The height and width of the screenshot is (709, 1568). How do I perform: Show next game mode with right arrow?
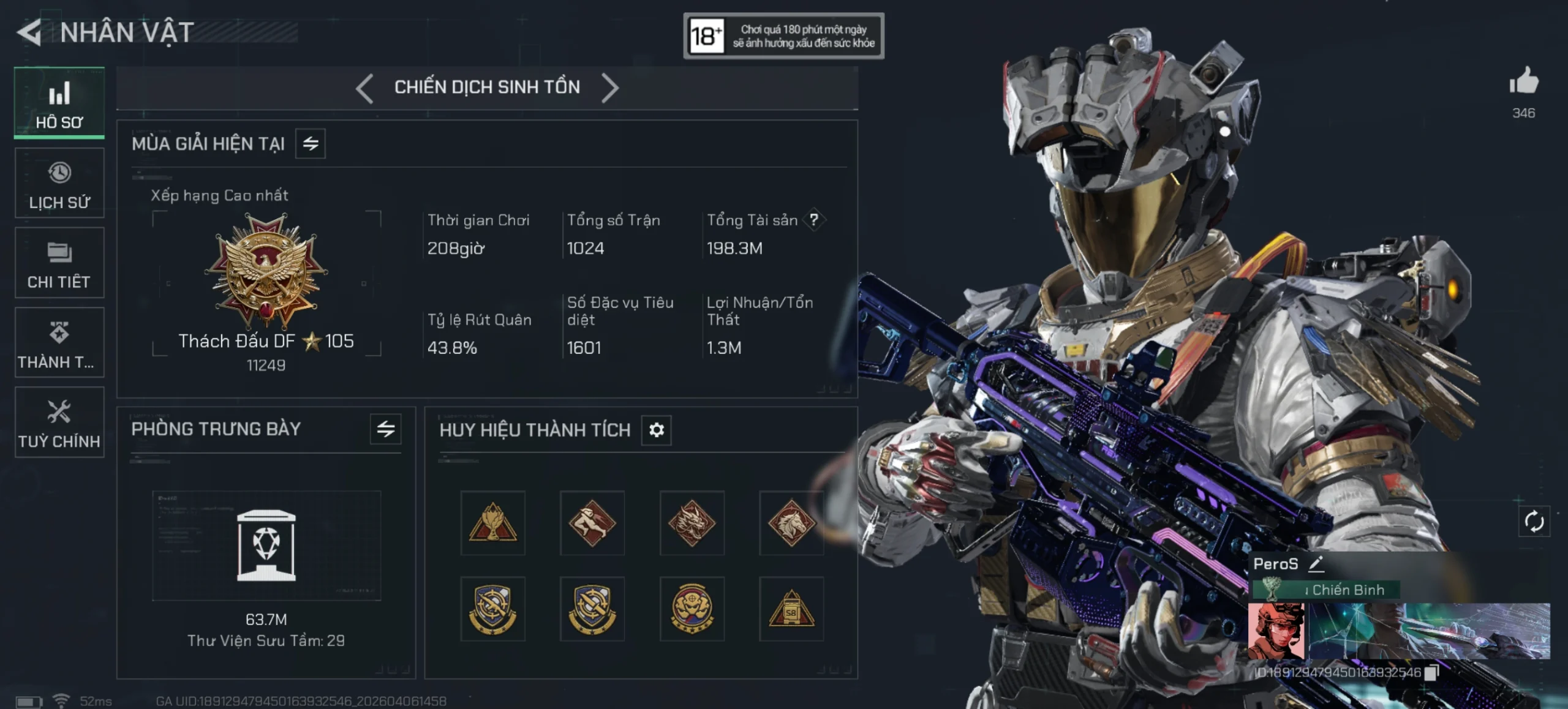tap(610, 88)
